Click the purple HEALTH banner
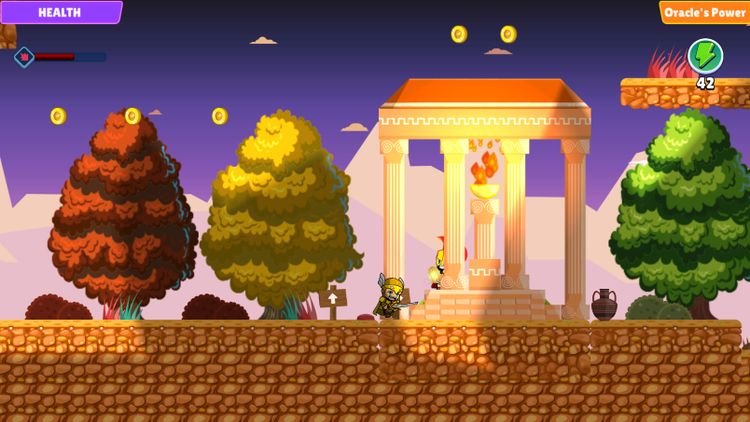 pyautogui.click(x=60, y=12)
